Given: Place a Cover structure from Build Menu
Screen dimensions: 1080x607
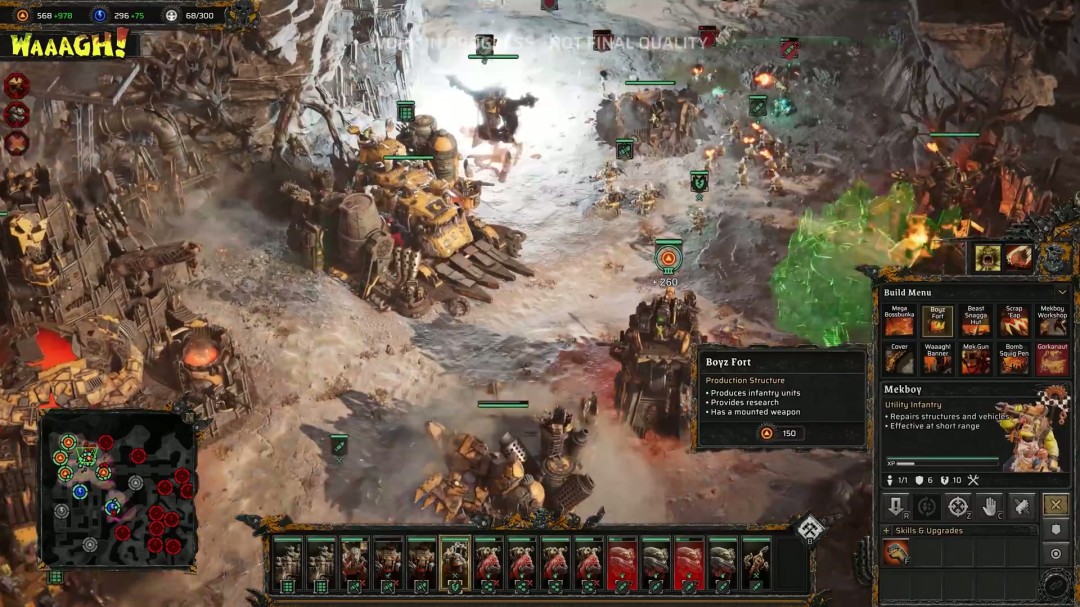Looking at the screenshot, I should pos(899,359).
